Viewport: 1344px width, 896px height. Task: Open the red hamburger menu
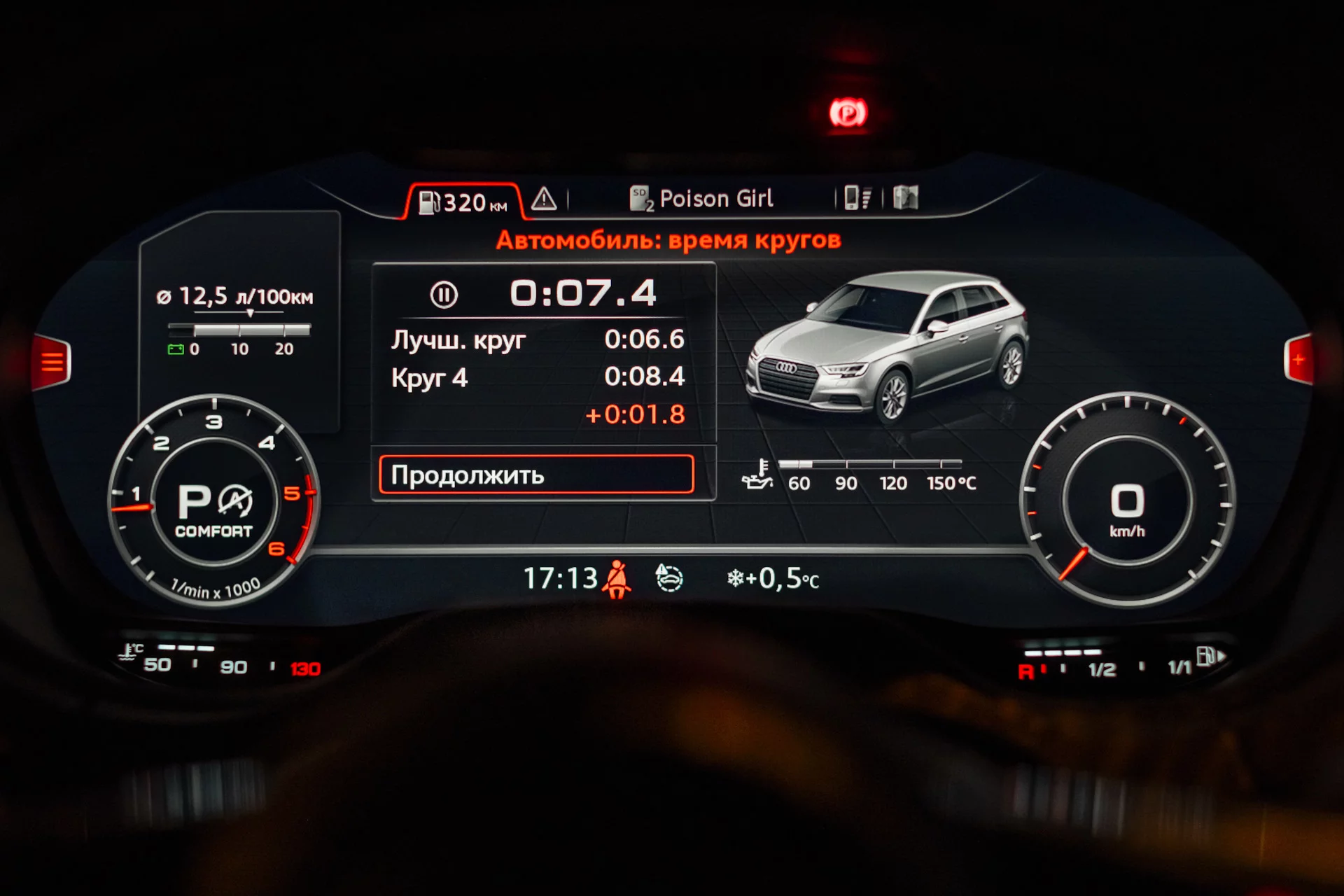pyautogui.click(x=52, y=362)
